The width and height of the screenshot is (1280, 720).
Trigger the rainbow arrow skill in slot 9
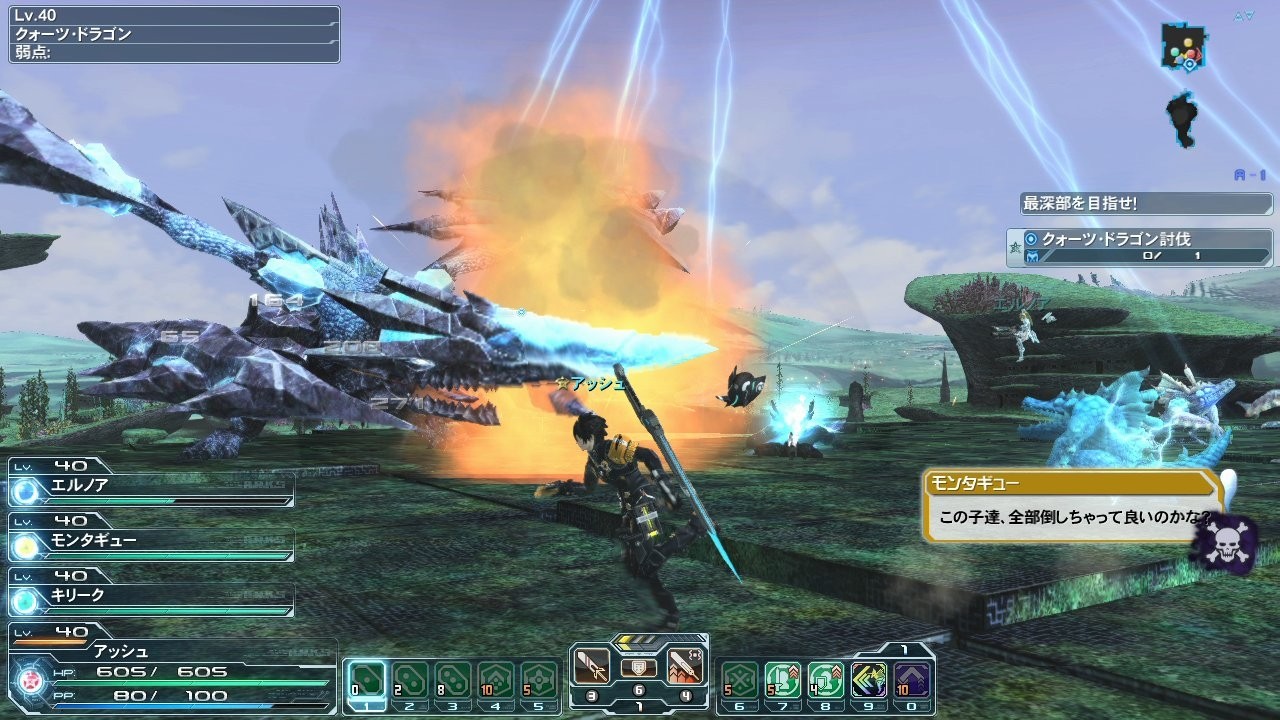[868, 679]
